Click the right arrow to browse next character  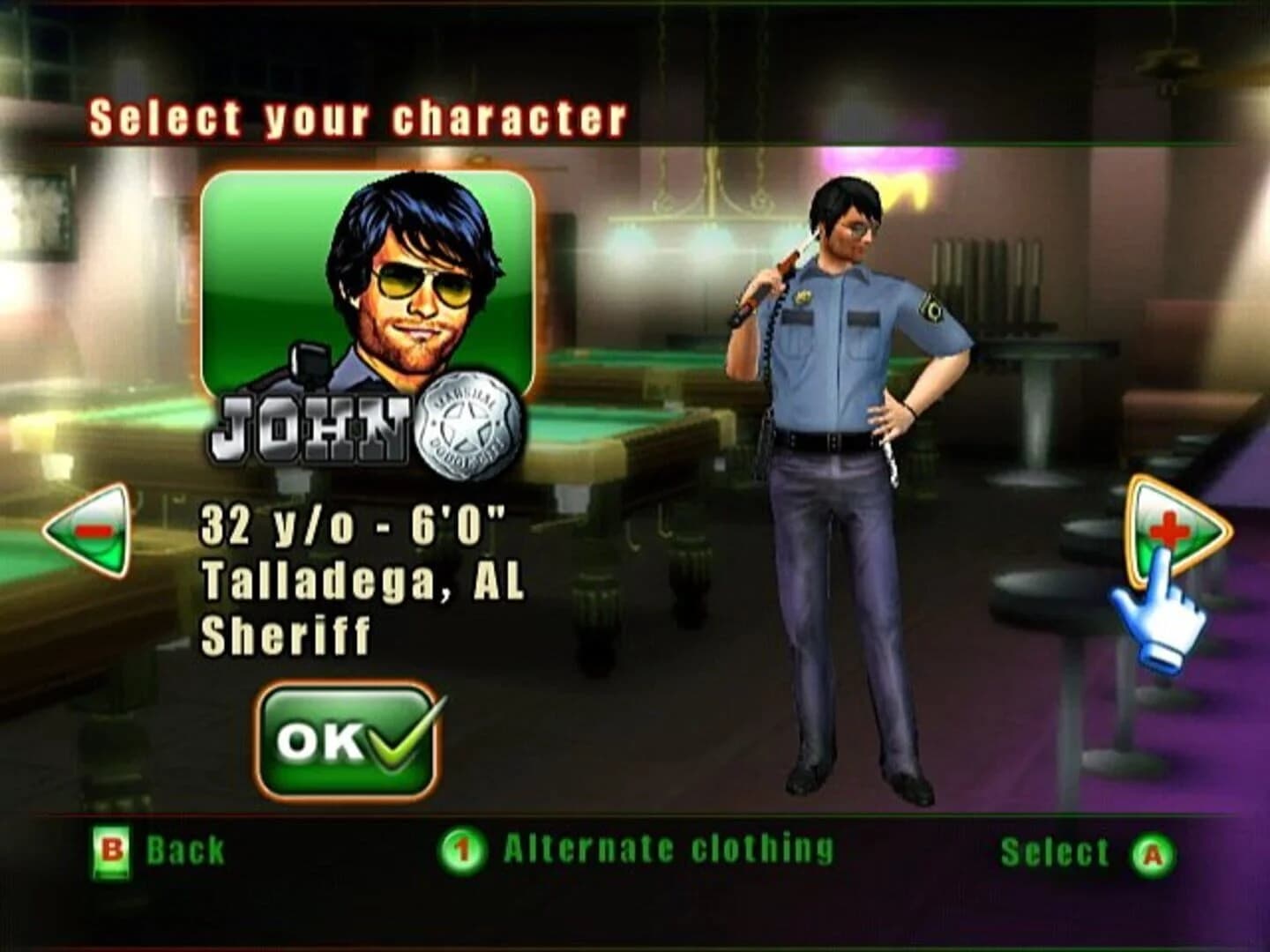(1173, 526)
